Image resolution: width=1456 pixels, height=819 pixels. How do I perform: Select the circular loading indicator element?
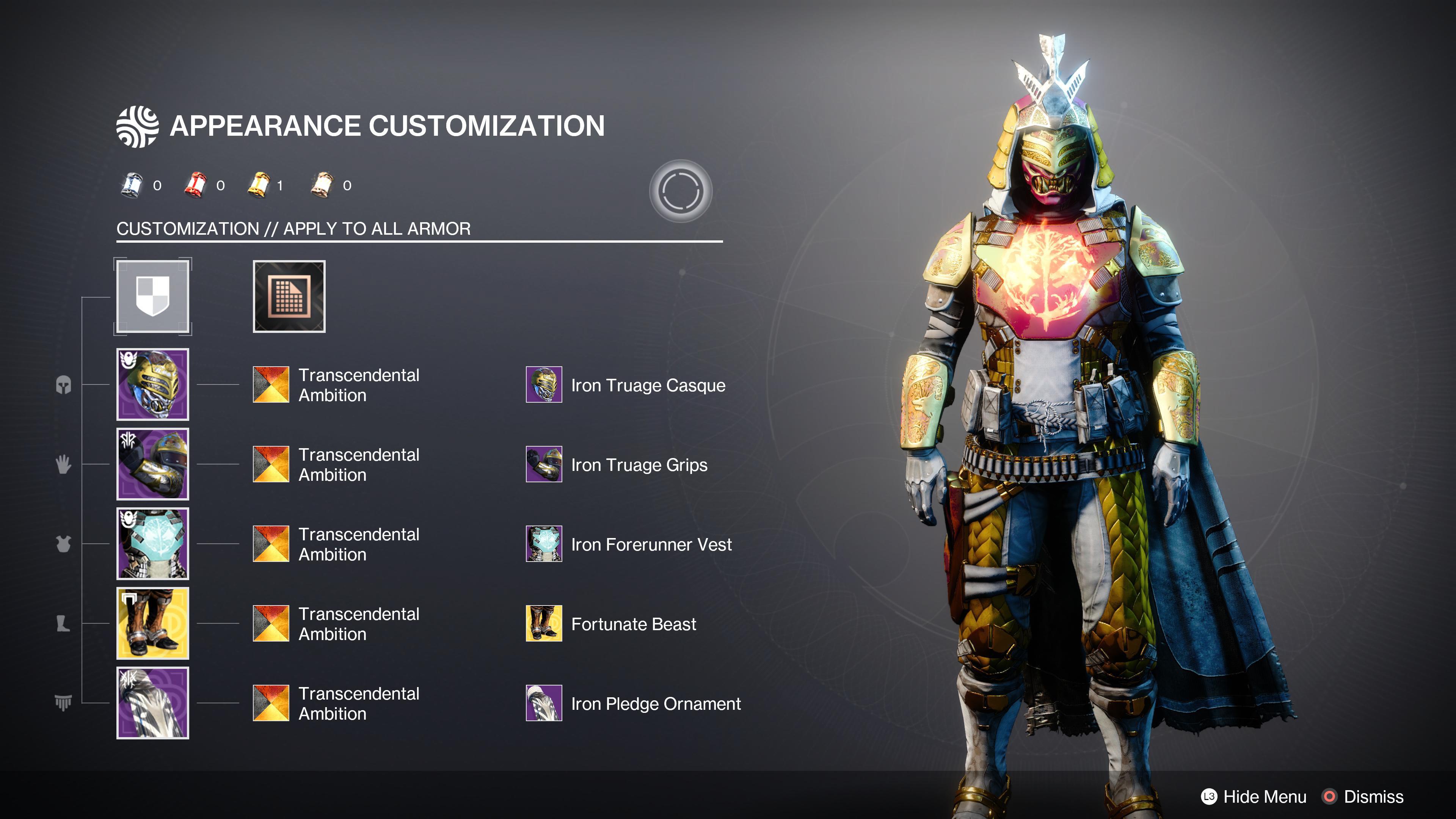(x=682, y=190)
